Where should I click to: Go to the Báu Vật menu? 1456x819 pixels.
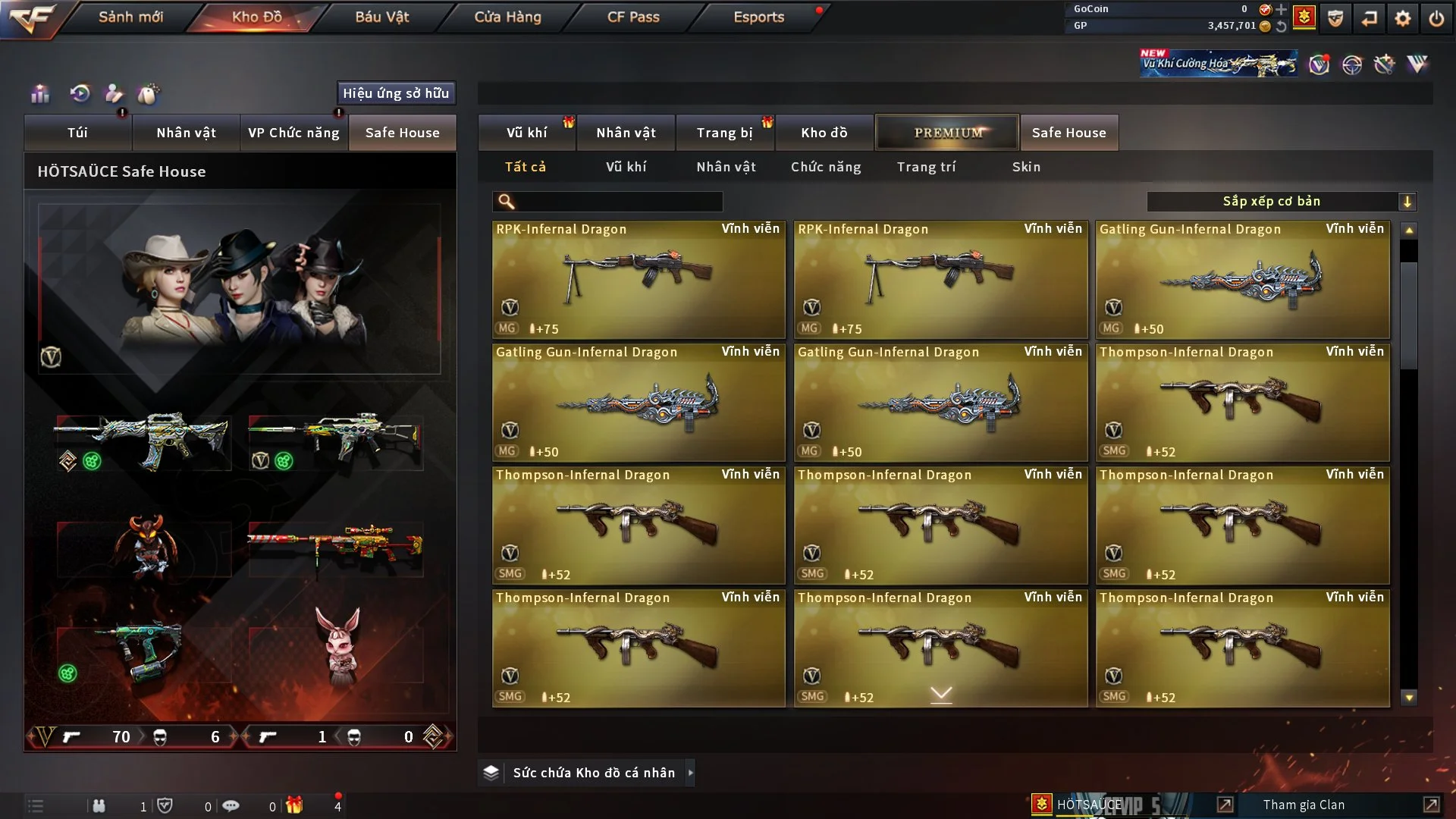click(x=381, y=17)
